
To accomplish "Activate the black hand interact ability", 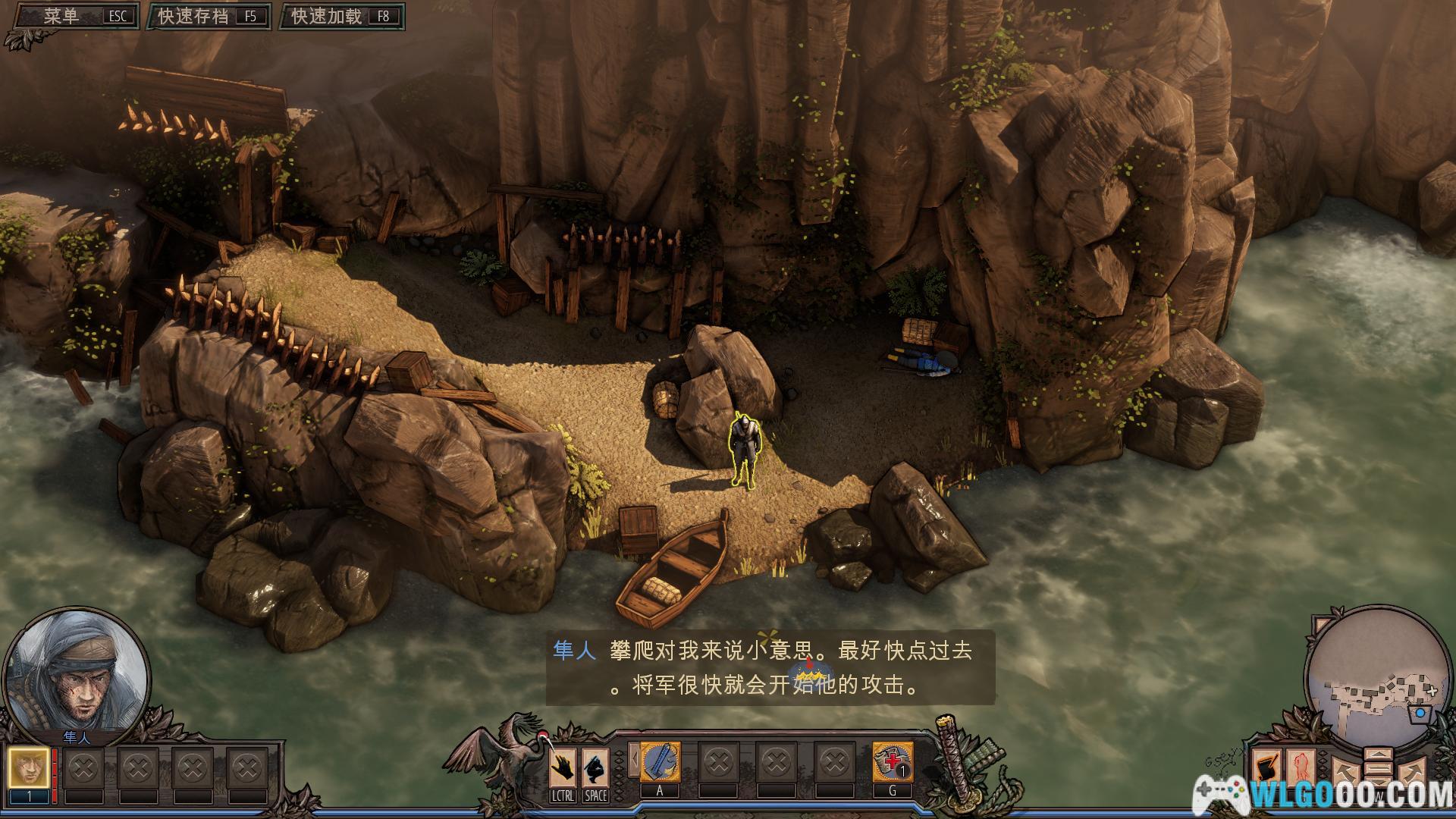I will point(563,768).
